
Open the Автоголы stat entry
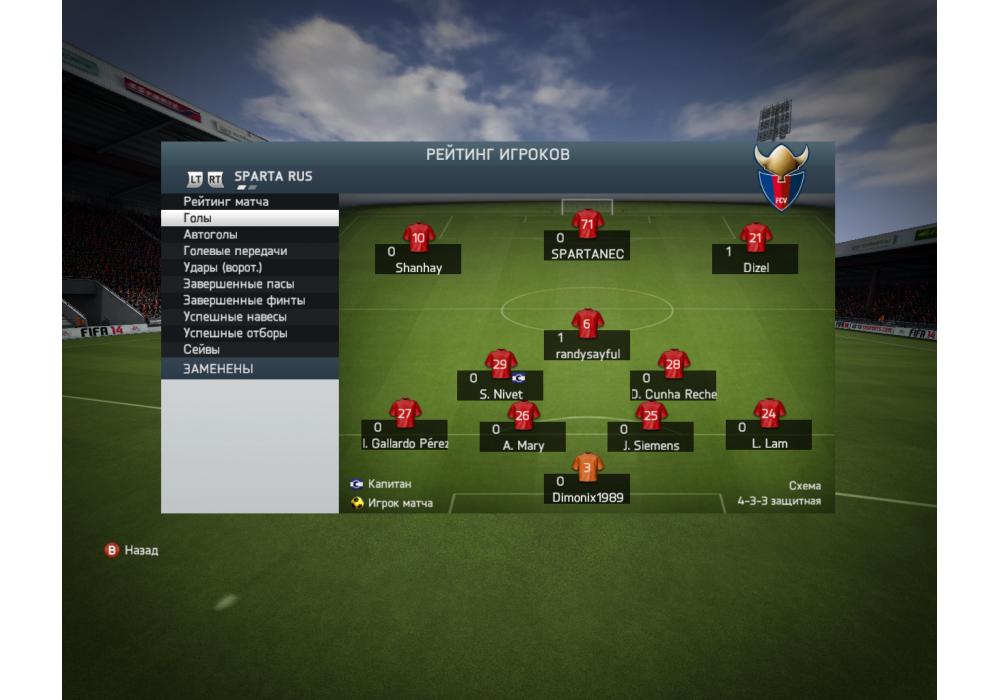[250, 235]
